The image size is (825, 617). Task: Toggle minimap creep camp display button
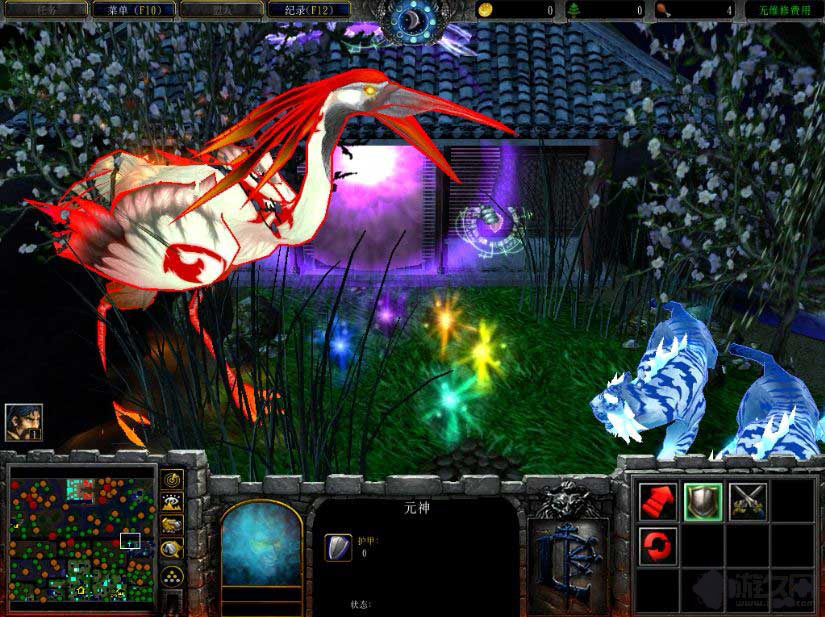coord(172,549)
